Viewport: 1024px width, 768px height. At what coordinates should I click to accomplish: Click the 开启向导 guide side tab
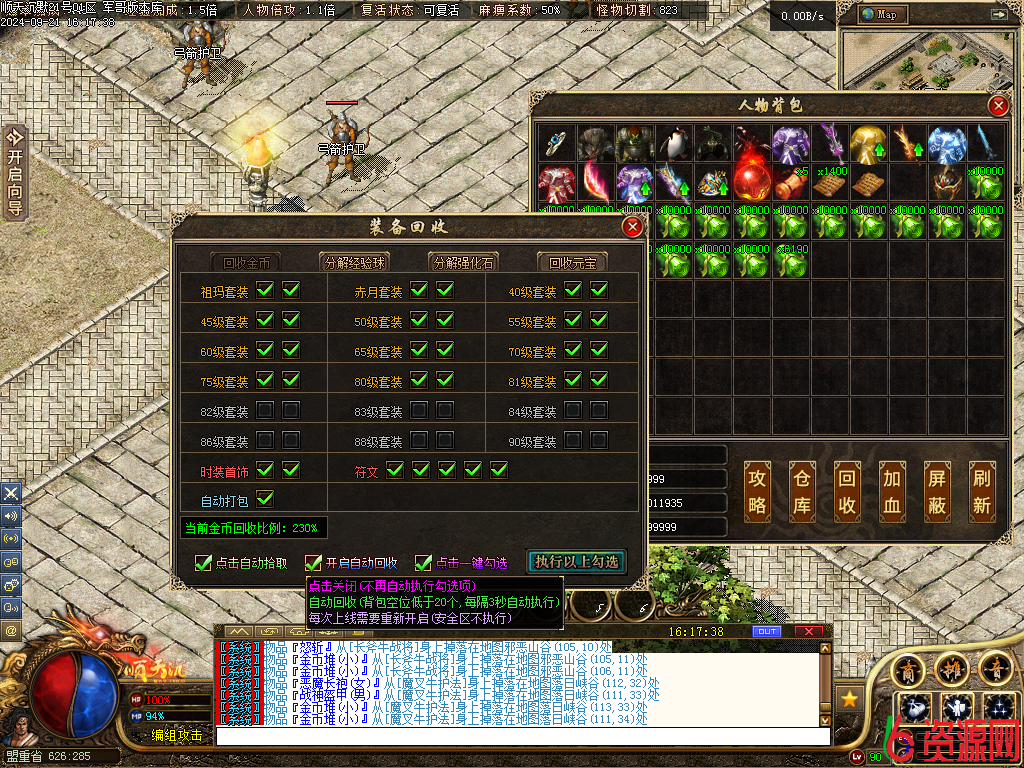[14, 171]
